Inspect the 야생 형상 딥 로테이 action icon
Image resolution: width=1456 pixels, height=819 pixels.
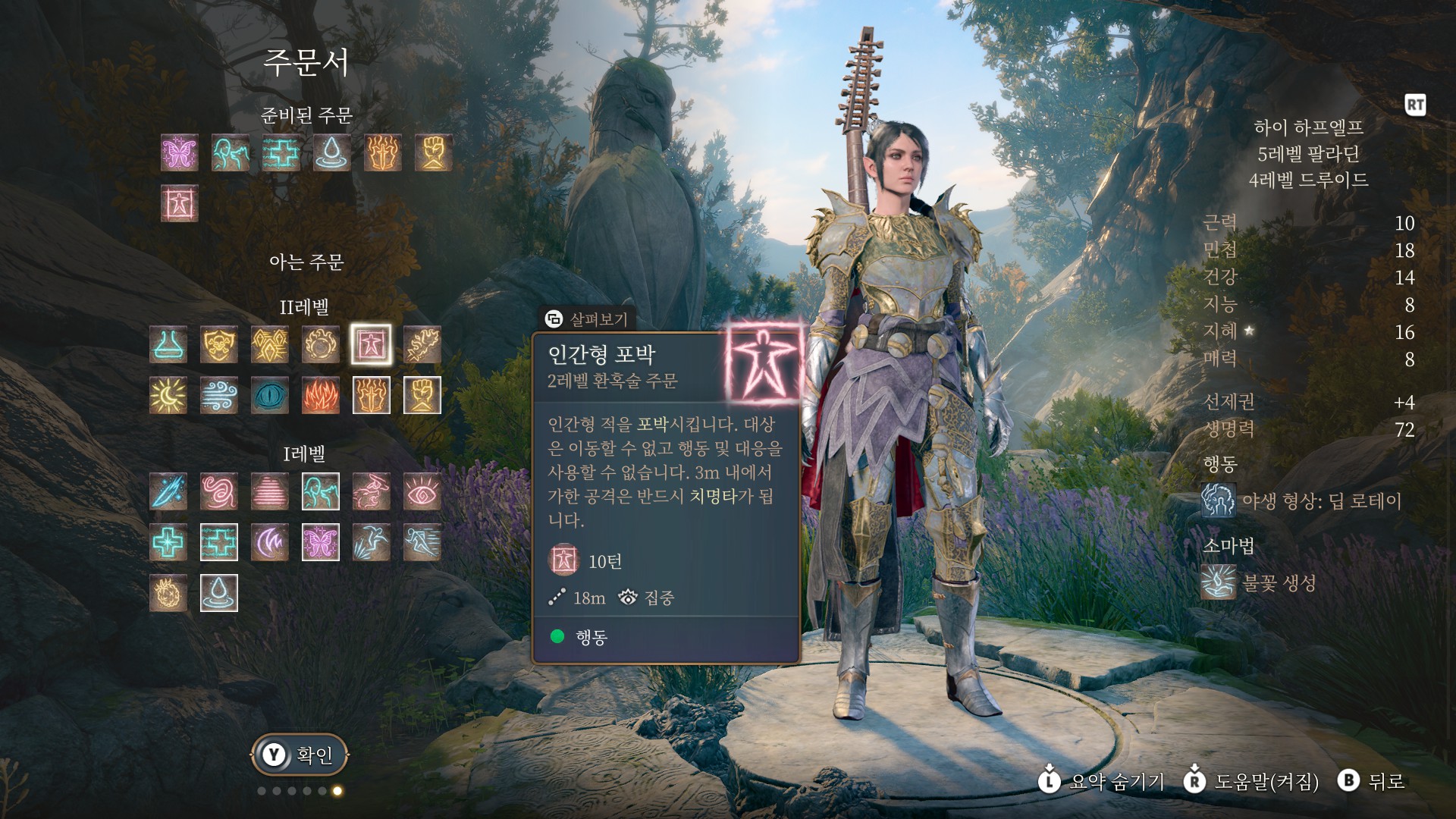coord(1219,500)
